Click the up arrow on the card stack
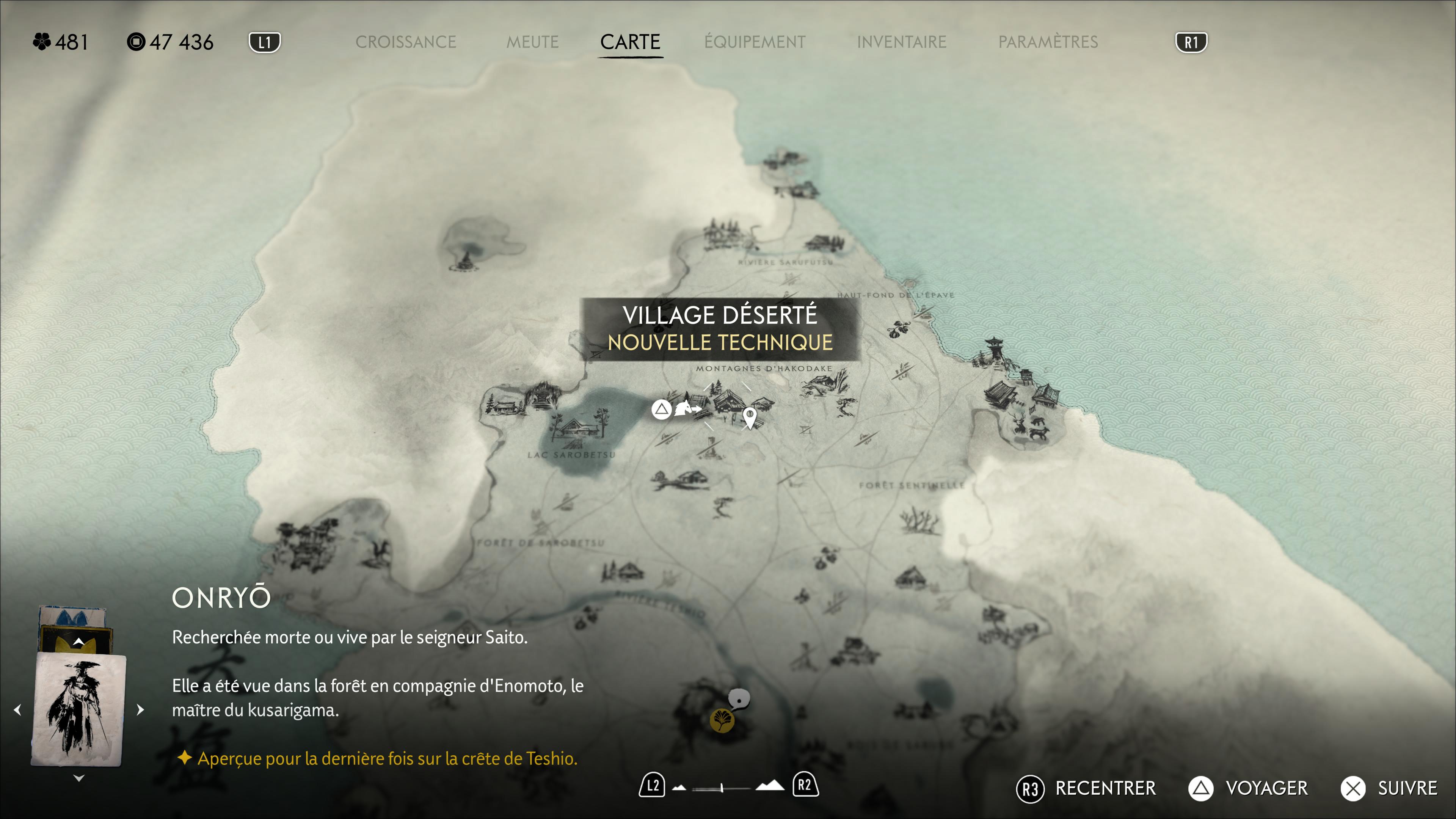1456x819 pixels. click(x=79, y=642)
